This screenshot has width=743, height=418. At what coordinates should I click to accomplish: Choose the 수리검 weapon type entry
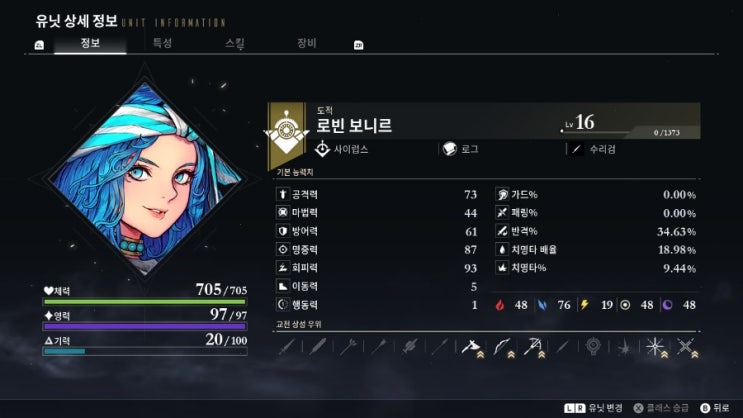pos(602,149)
